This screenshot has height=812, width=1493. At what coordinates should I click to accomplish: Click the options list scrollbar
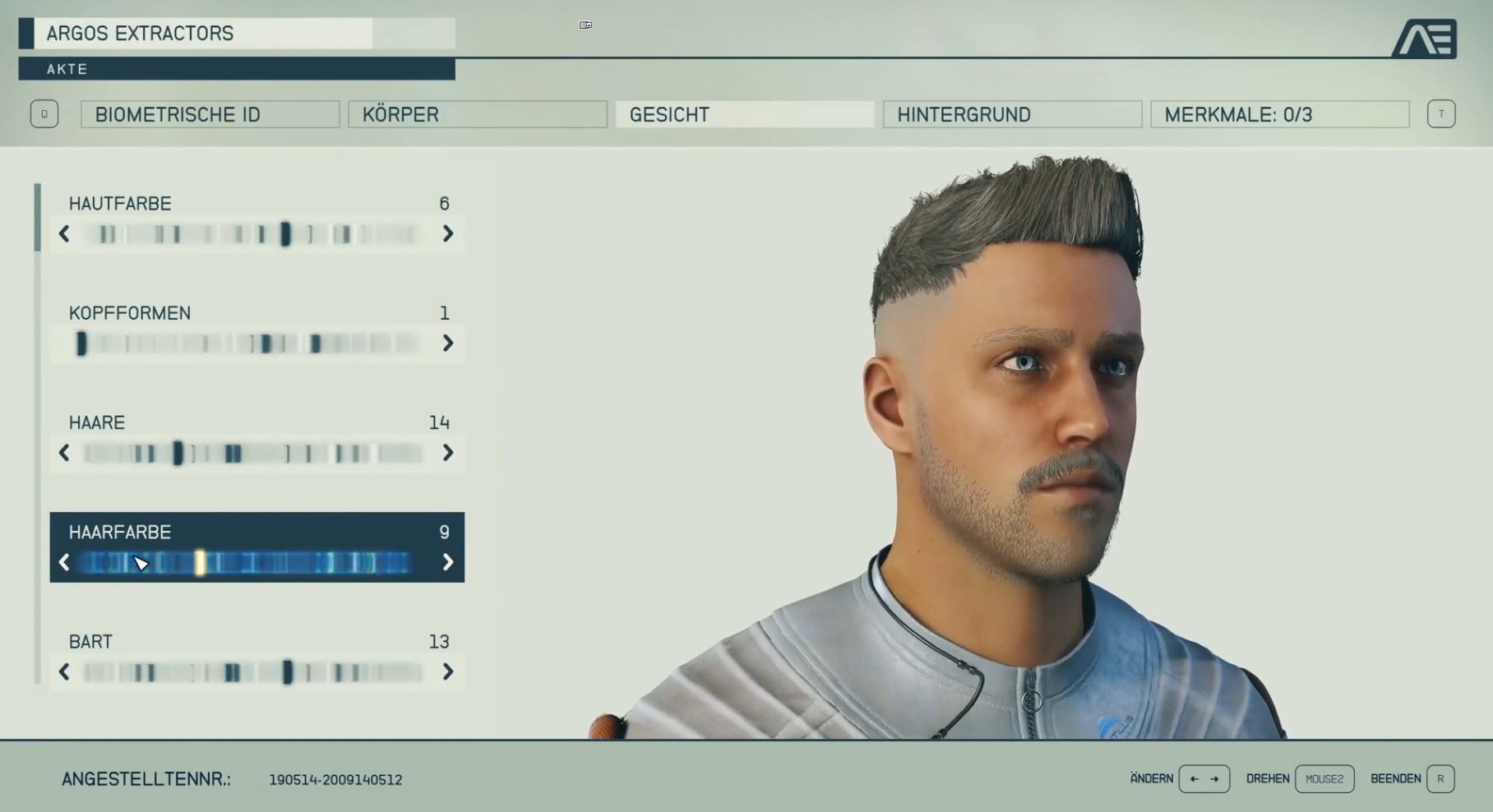38,218
